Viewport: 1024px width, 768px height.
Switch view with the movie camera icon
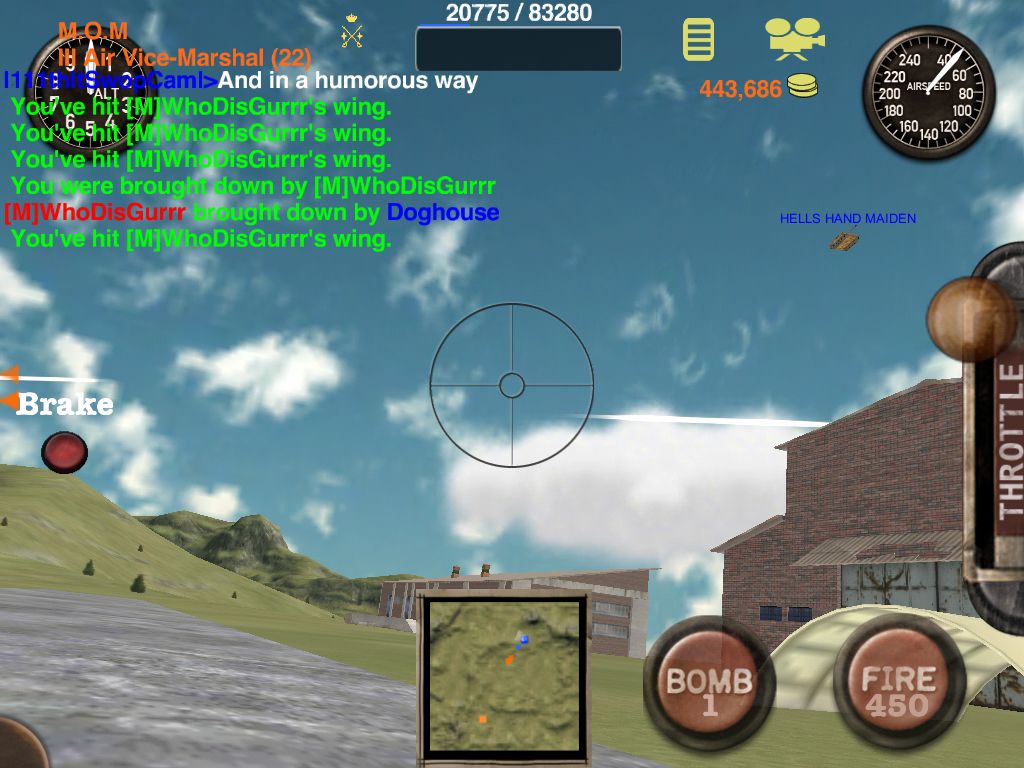pos(794,38)
